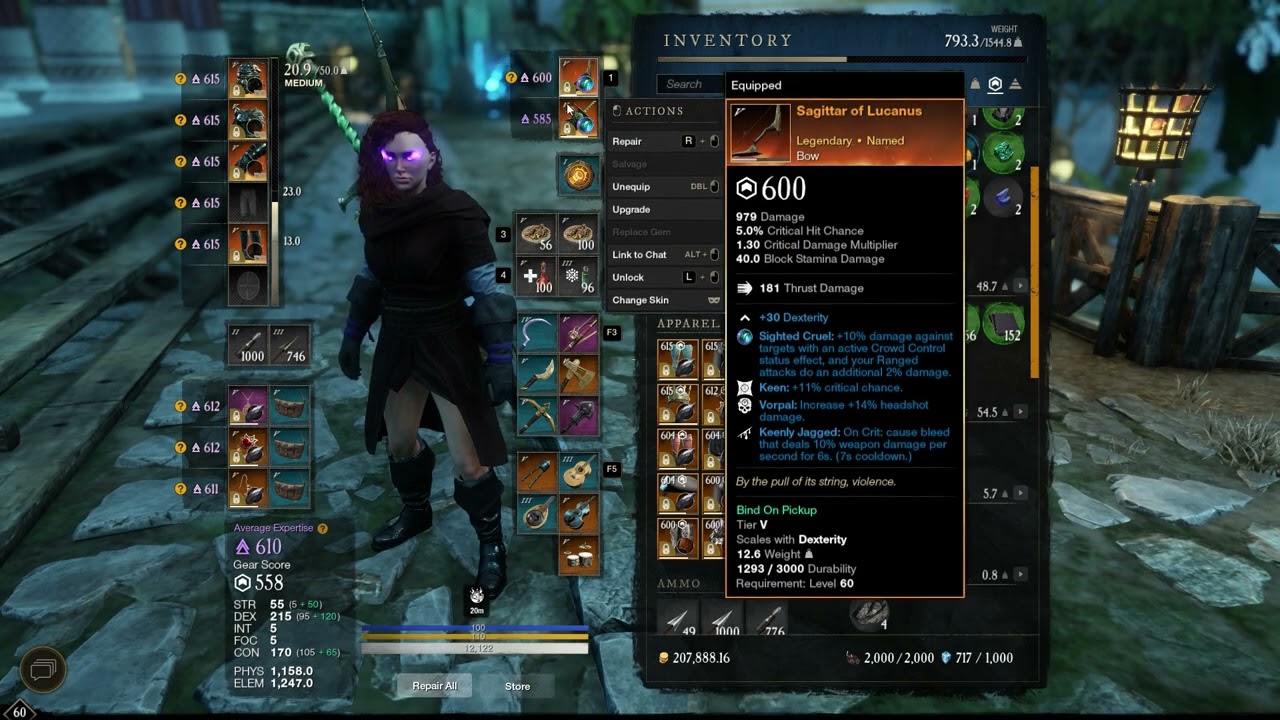Select the guitar instrument slot
Screen dimensions: 1280x720
pos(578,473)
